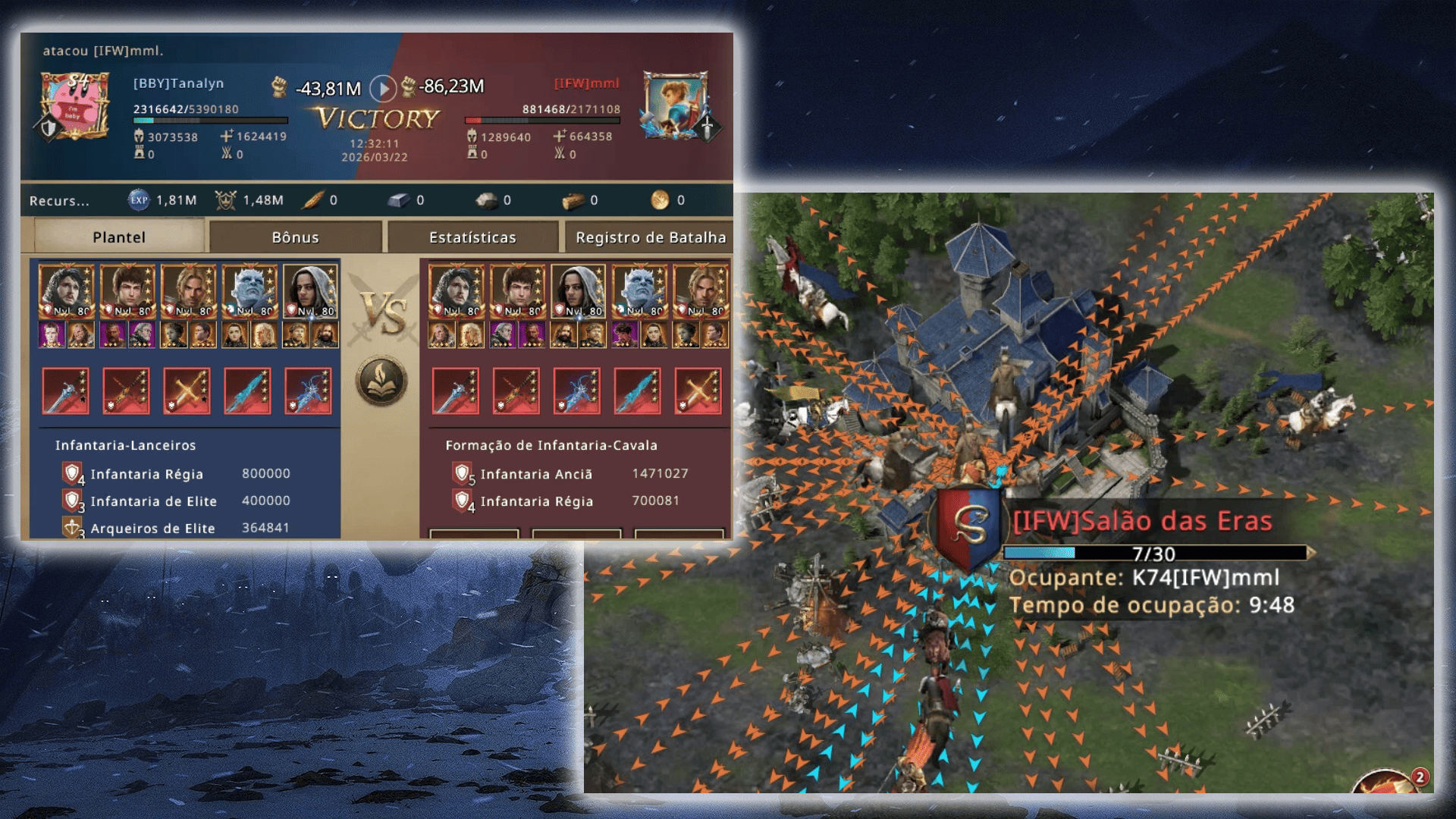Switch to the Plantel tab
The height and width of the screenshot is (819, 1456).
(x=119, y=237)
